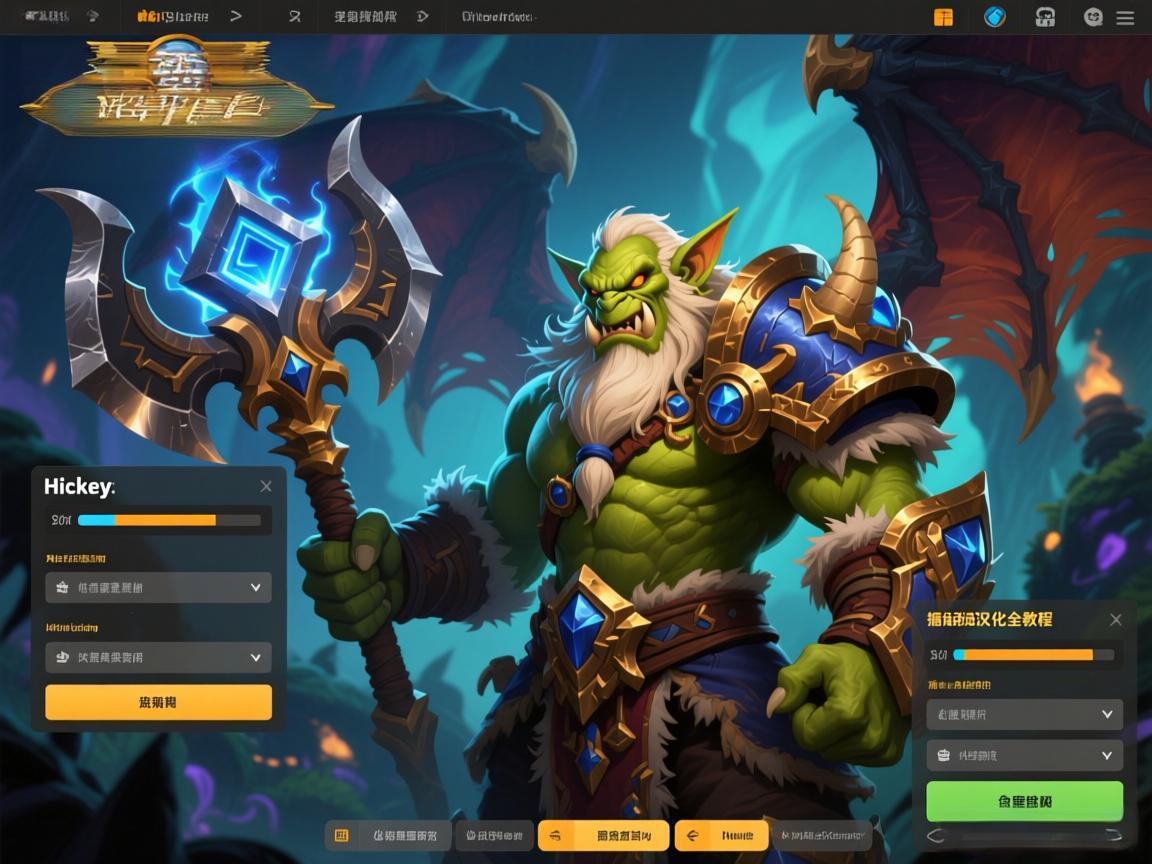Open the upper dropdown in the bottom-right panel
The height and width of the screenshot is (864, 1152).
pyautogui.click(x=1024, y=714)
